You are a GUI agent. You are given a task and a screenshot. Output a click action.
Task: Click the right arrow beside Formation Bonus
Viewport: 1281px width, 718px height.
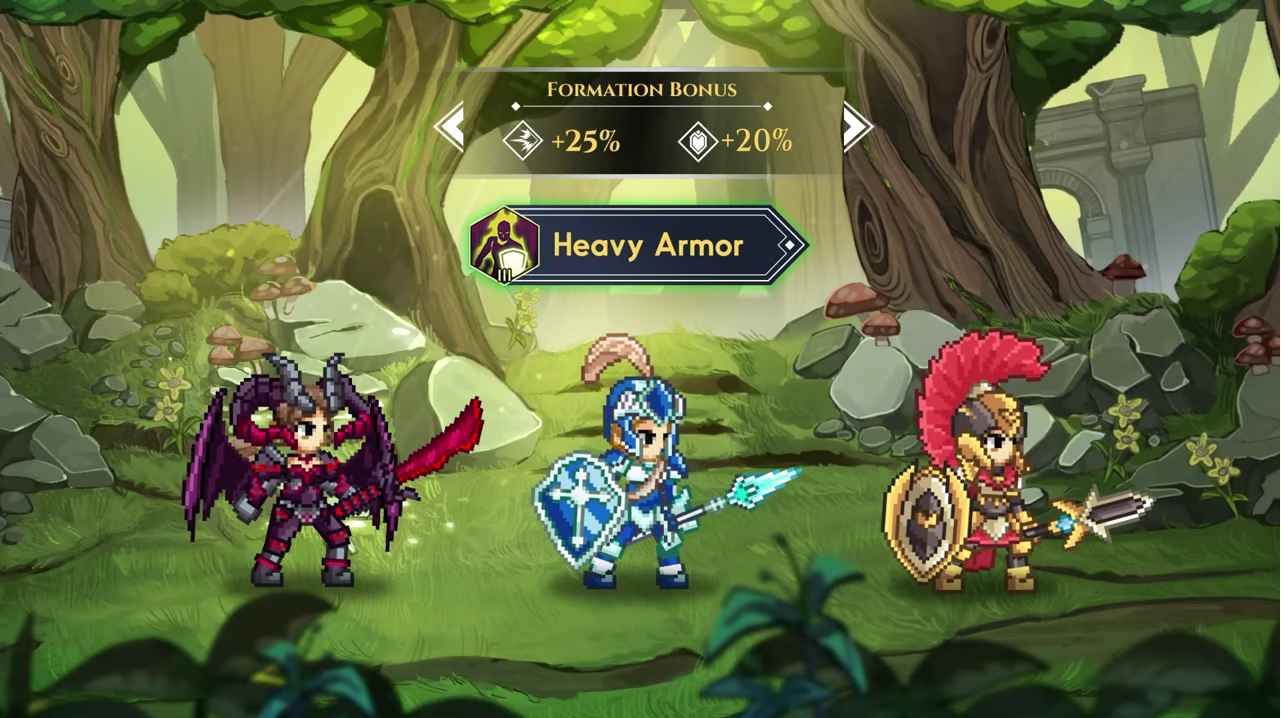pyautogui.click(x=856, y=127)
